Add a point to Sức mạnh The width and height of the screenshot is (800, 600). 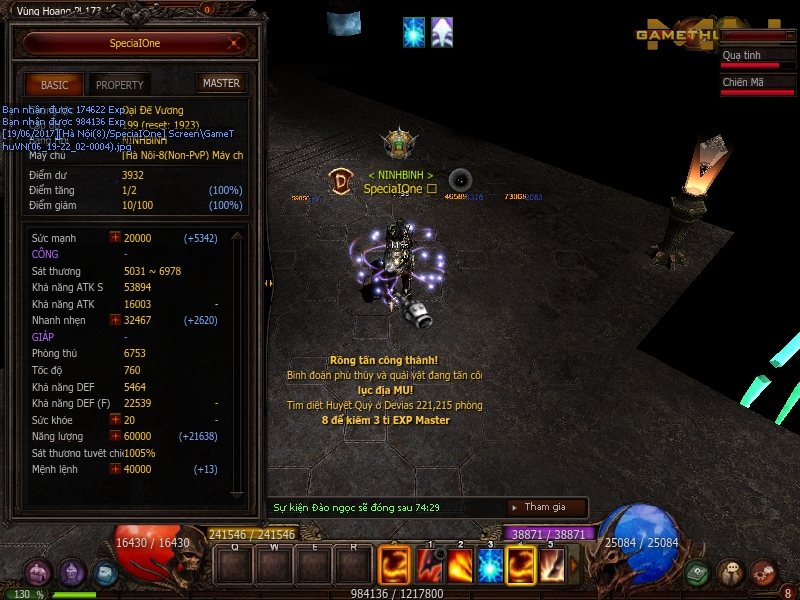[115, 238]
